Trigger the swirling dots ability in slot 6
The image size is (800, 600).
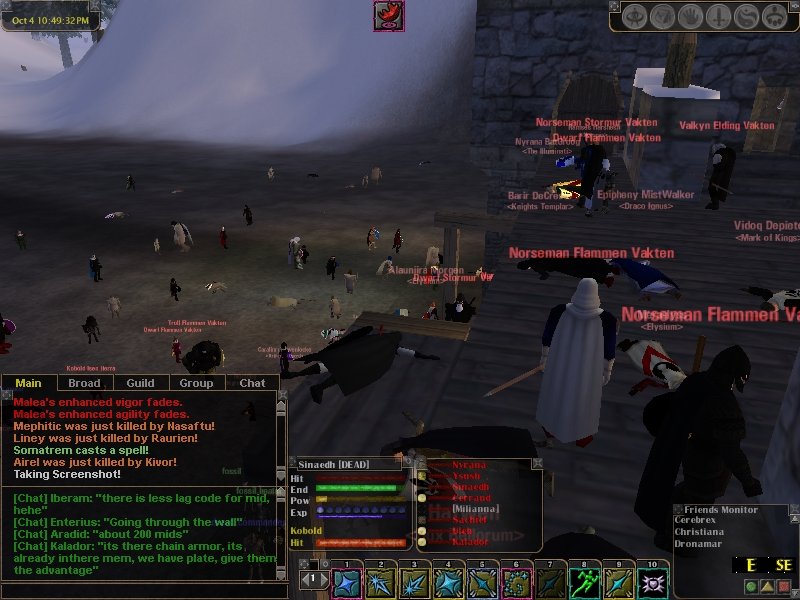[x=516, y=582]
